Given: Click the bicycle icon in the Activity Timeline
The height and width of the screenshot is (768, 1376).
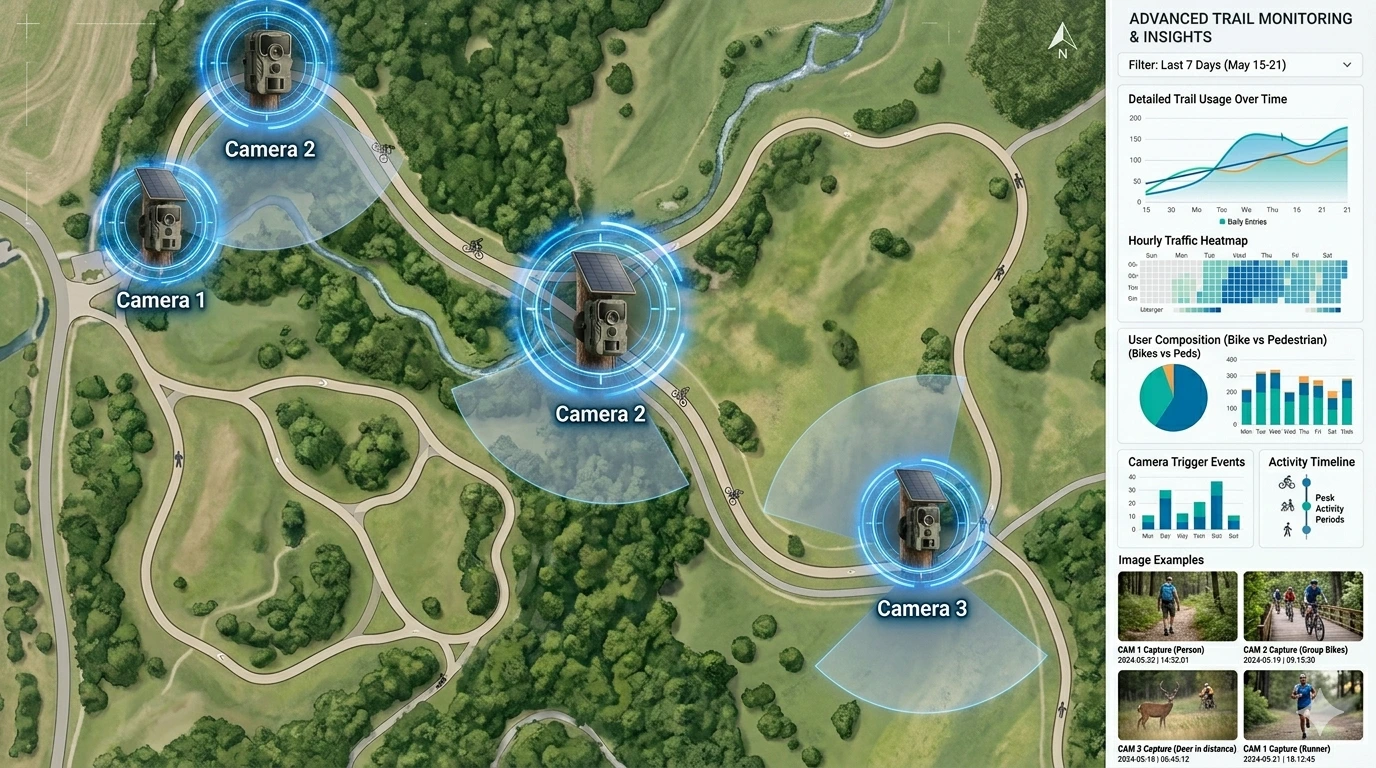Looking at the screenshot, I should point(1287,482).
